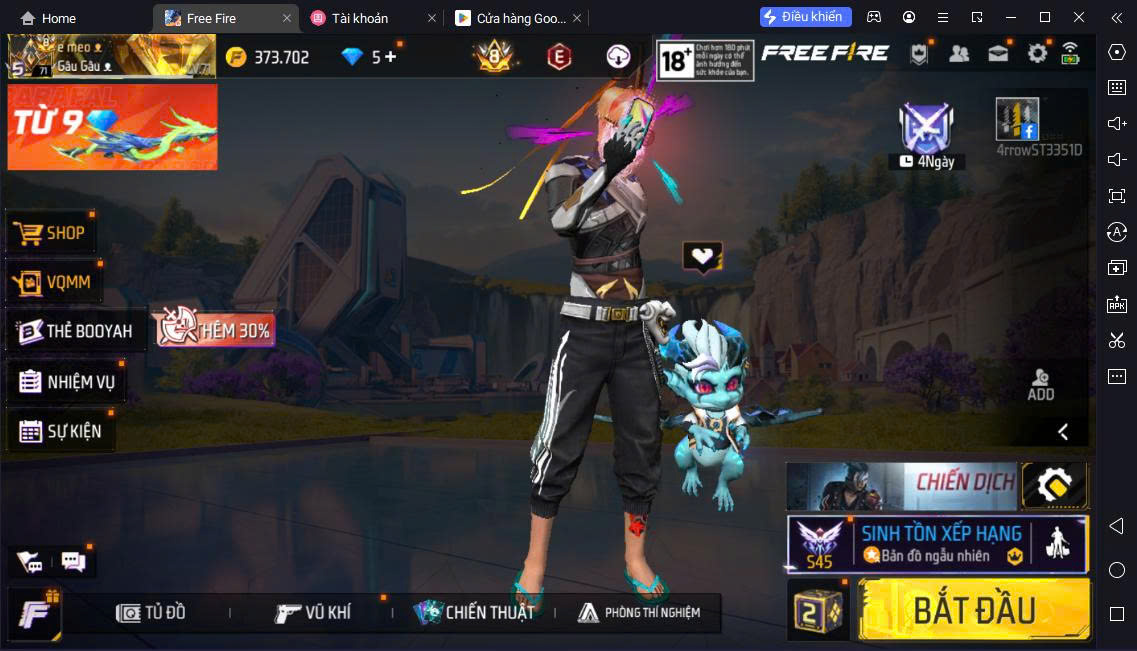1137x651 pixels.
Task: Invite a teammate with ADD
Action: tap(1040, 384)
